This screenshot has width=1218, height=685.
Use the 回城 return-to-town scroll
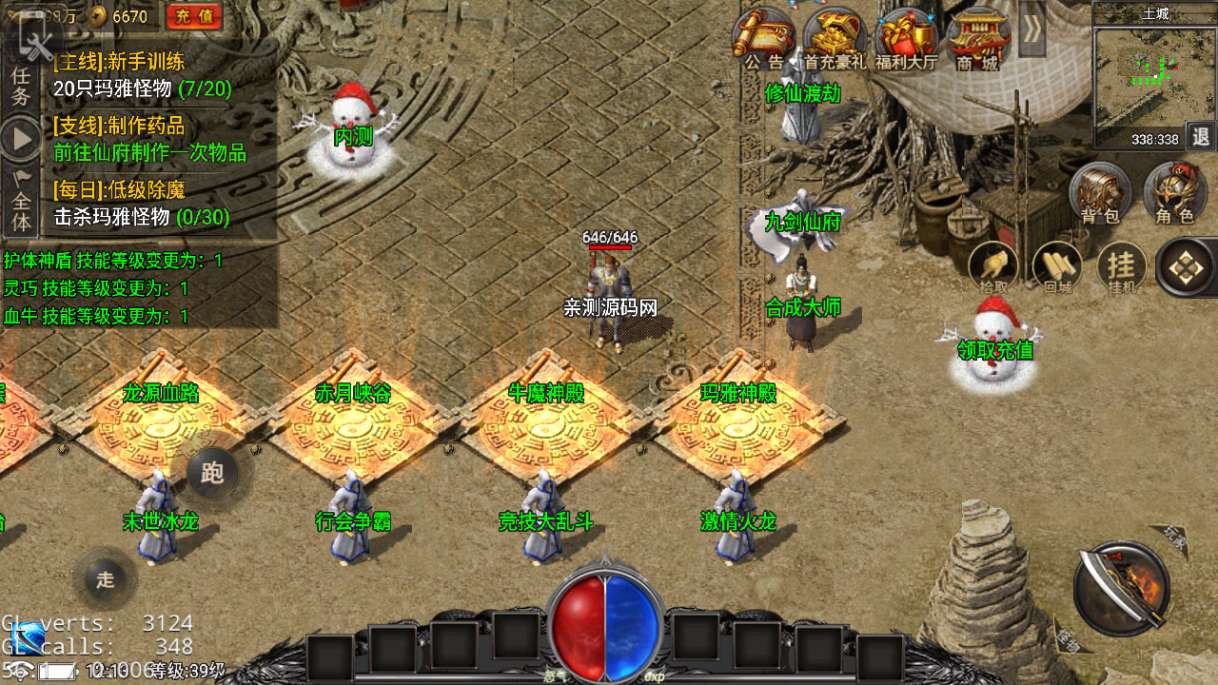[1057, 267]
